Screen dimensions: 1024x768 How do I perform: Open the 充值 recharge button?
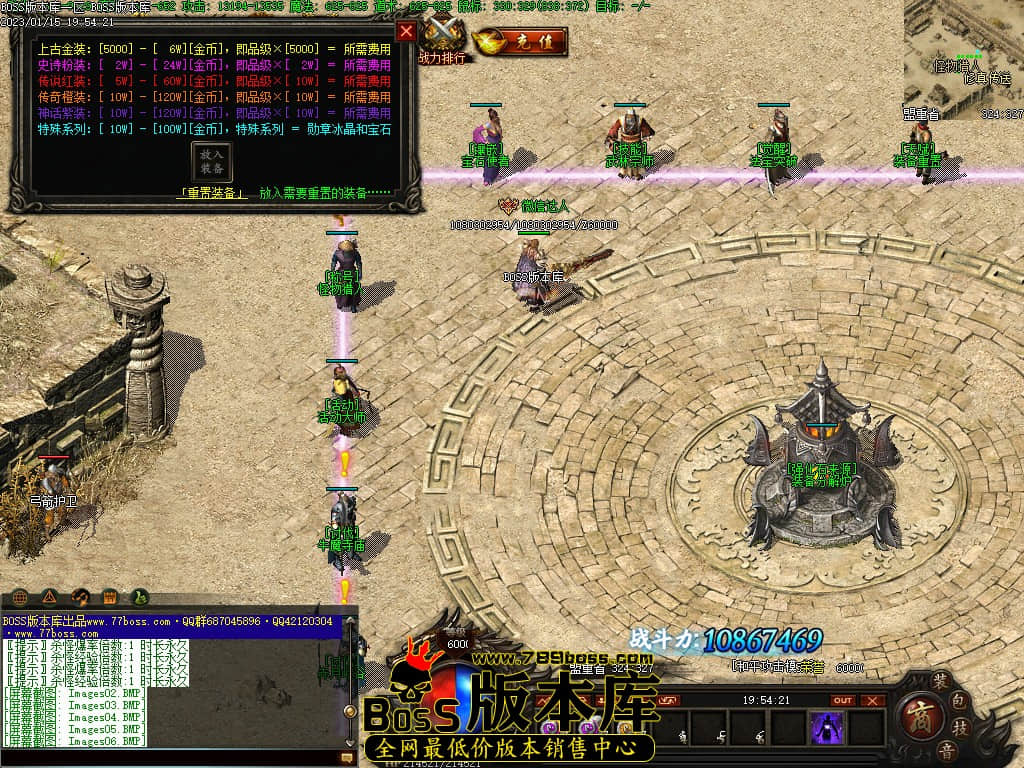click(x=520, y=42)
